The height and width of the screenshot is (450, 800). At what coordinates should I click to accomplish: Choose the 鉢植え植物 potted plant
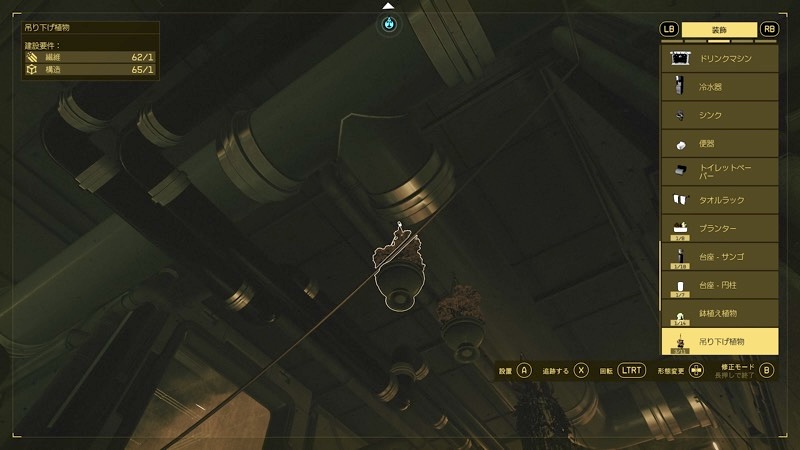click(719, 313)
